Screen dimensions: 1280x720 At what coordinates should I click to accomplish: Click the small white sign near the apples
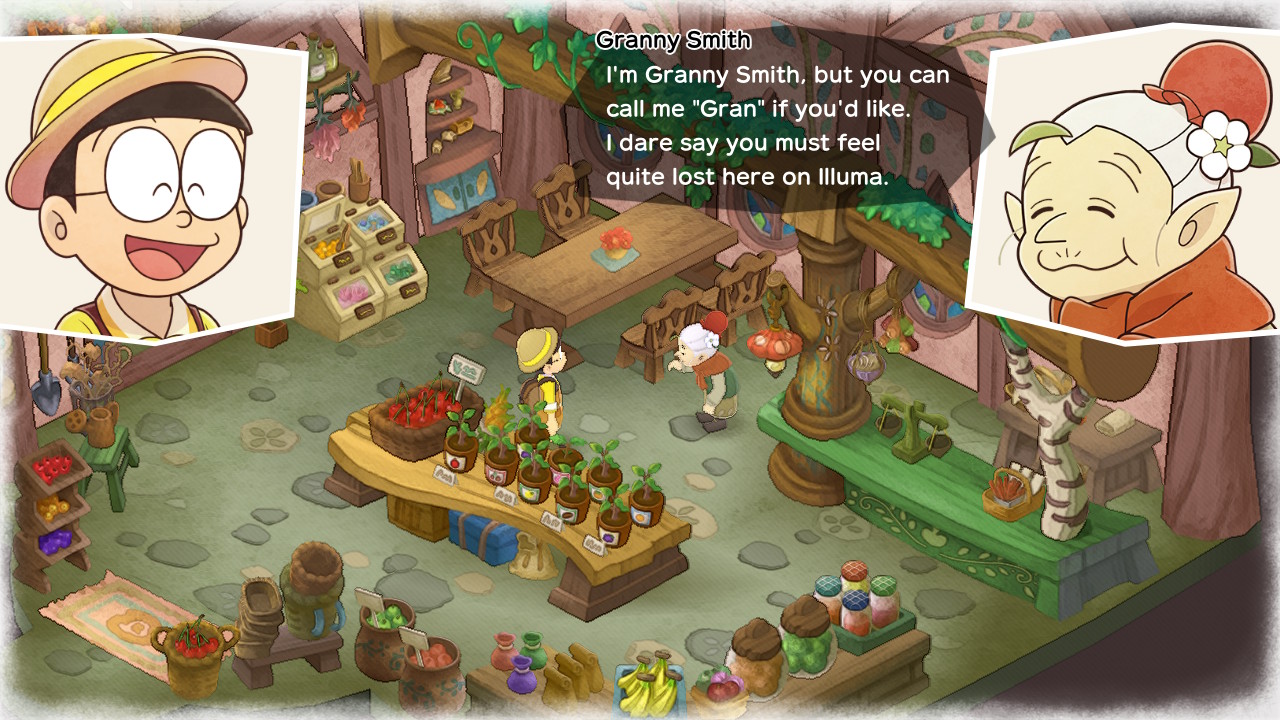pos(368,597)
